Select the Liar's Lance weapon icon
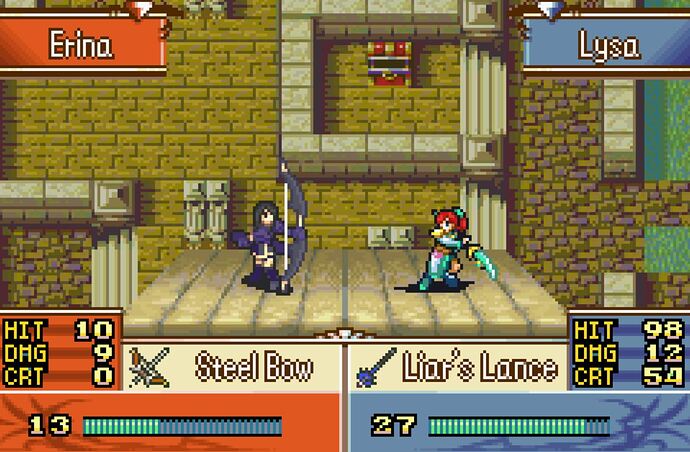The height and width of the screenshot is (452, 690). (x=376, y=367)
